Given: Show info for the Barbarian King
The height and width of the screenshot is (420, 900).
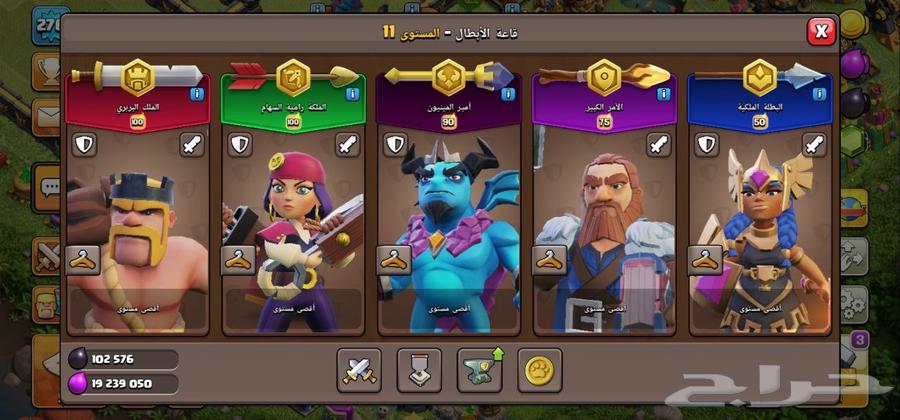Looking at the screenshot, I should click(196, 94).
